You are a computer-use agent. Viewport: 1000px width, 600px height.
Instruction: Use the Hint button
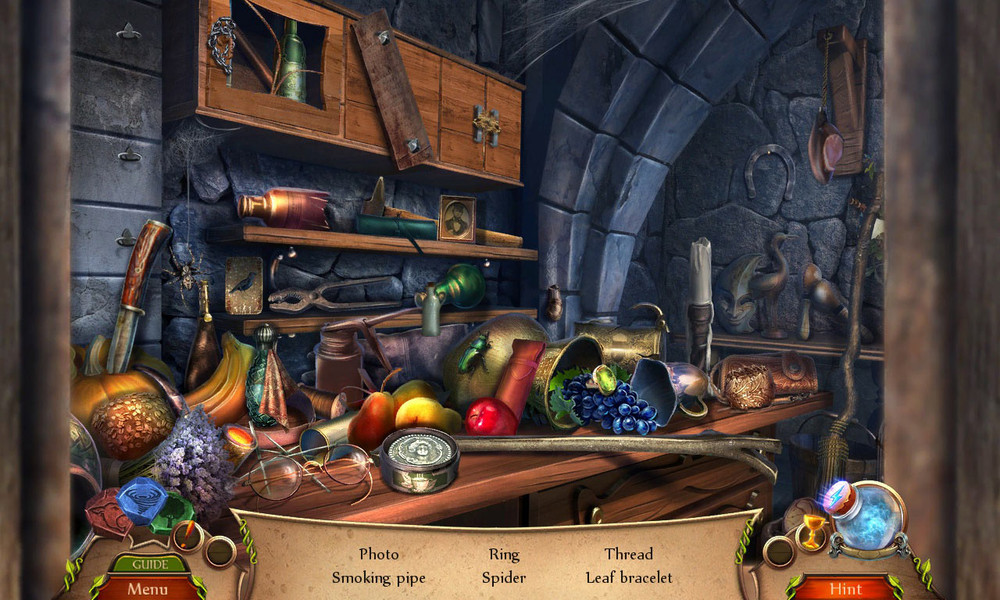[845, 589]
